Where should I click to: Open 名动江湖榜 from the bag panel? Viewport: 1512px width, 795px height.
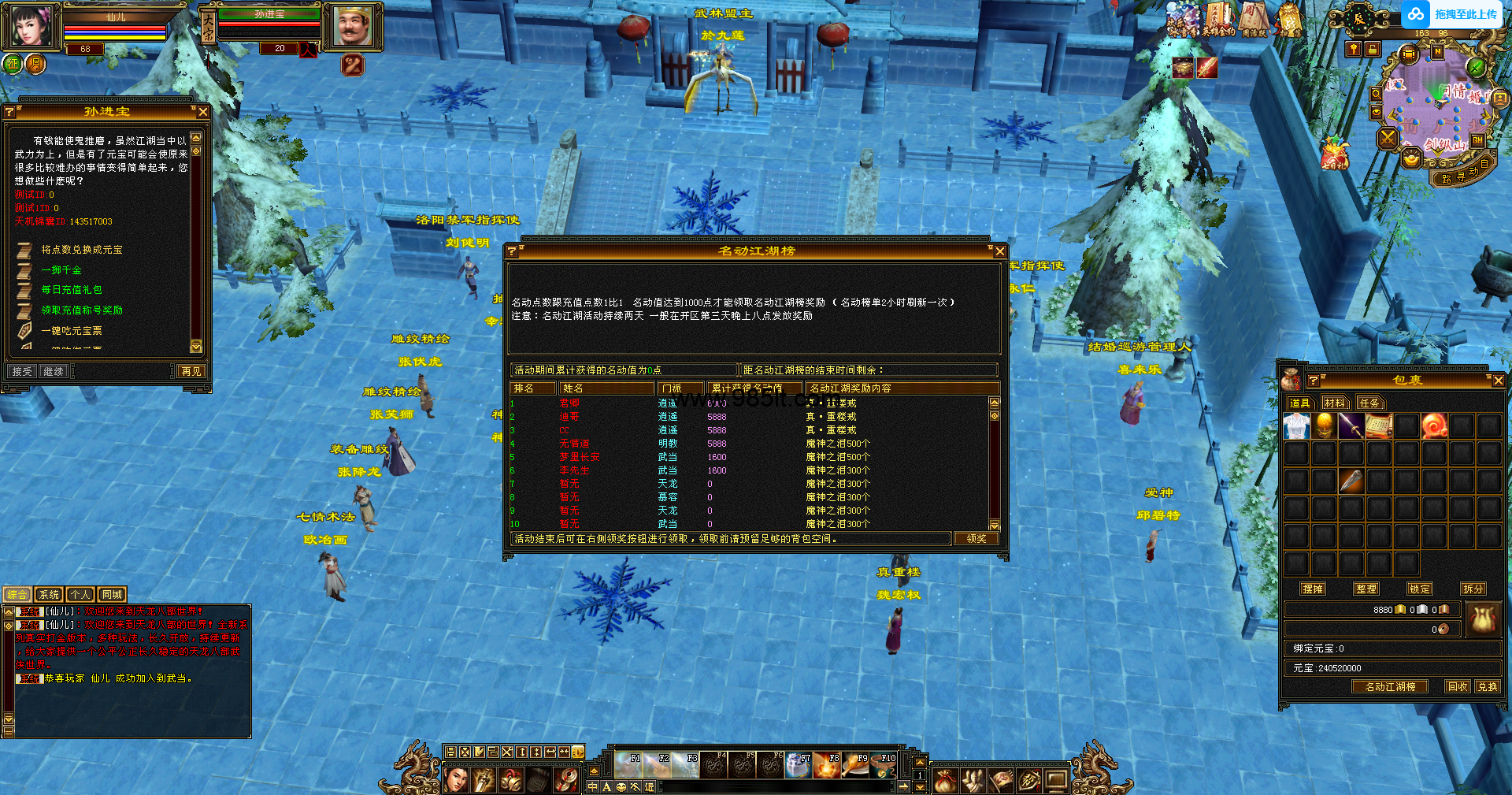coord(1390,687)
